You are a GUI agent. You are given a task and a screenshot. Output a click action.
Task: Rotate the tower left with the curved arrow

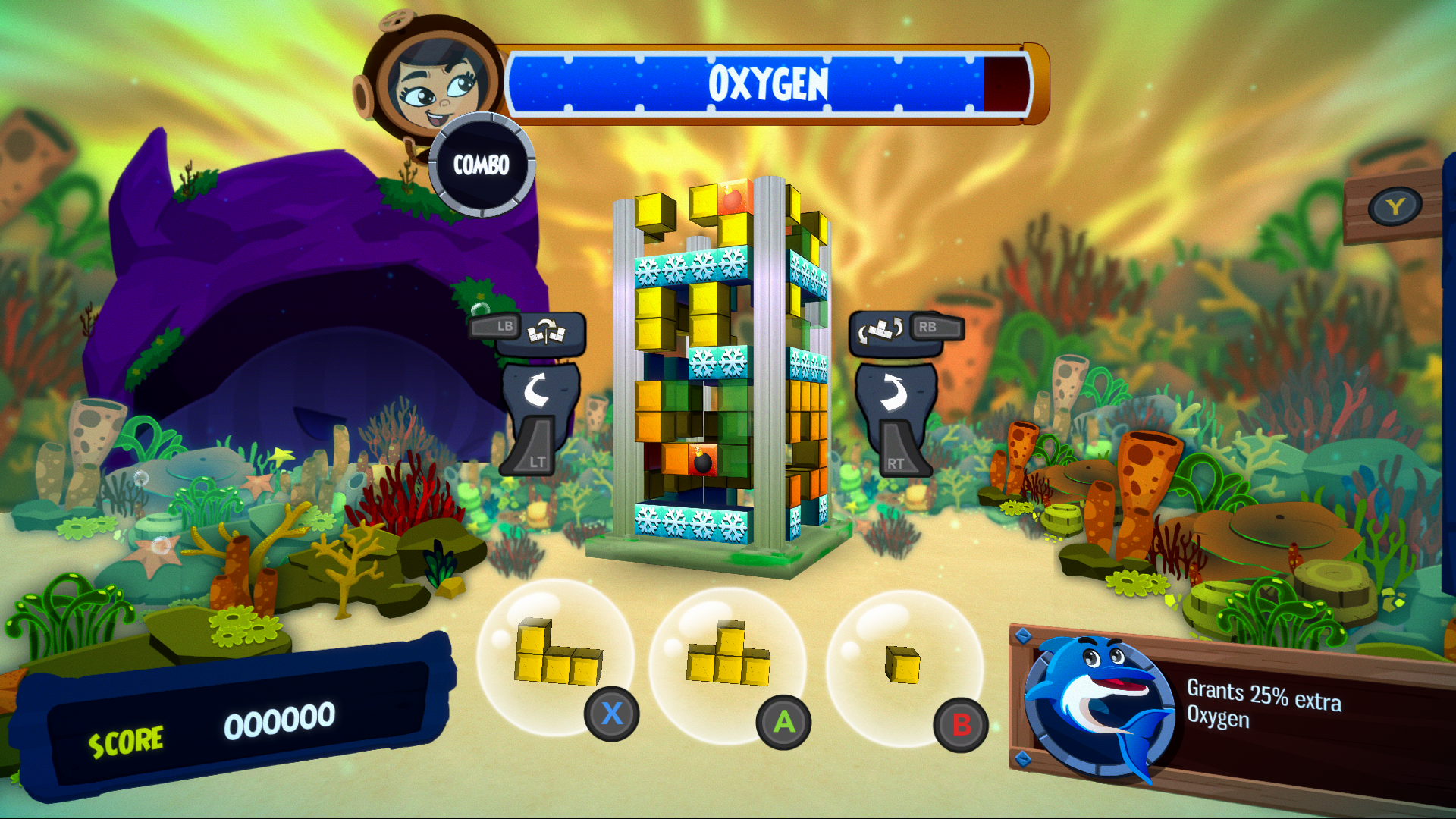pyautogui.click(x=538, y=391)
